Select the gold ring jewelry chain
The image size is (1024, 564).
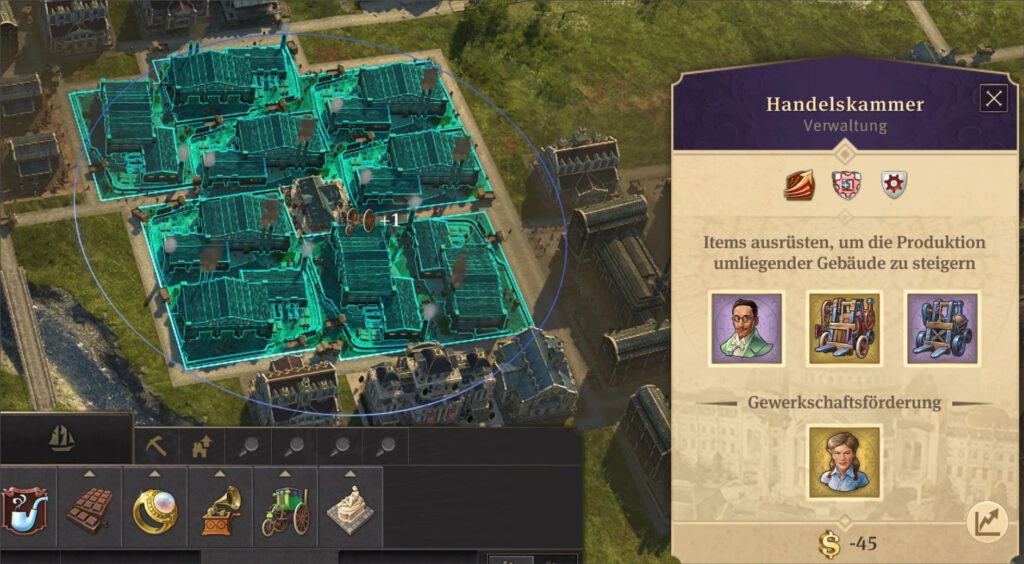click(x=155, y=510)
